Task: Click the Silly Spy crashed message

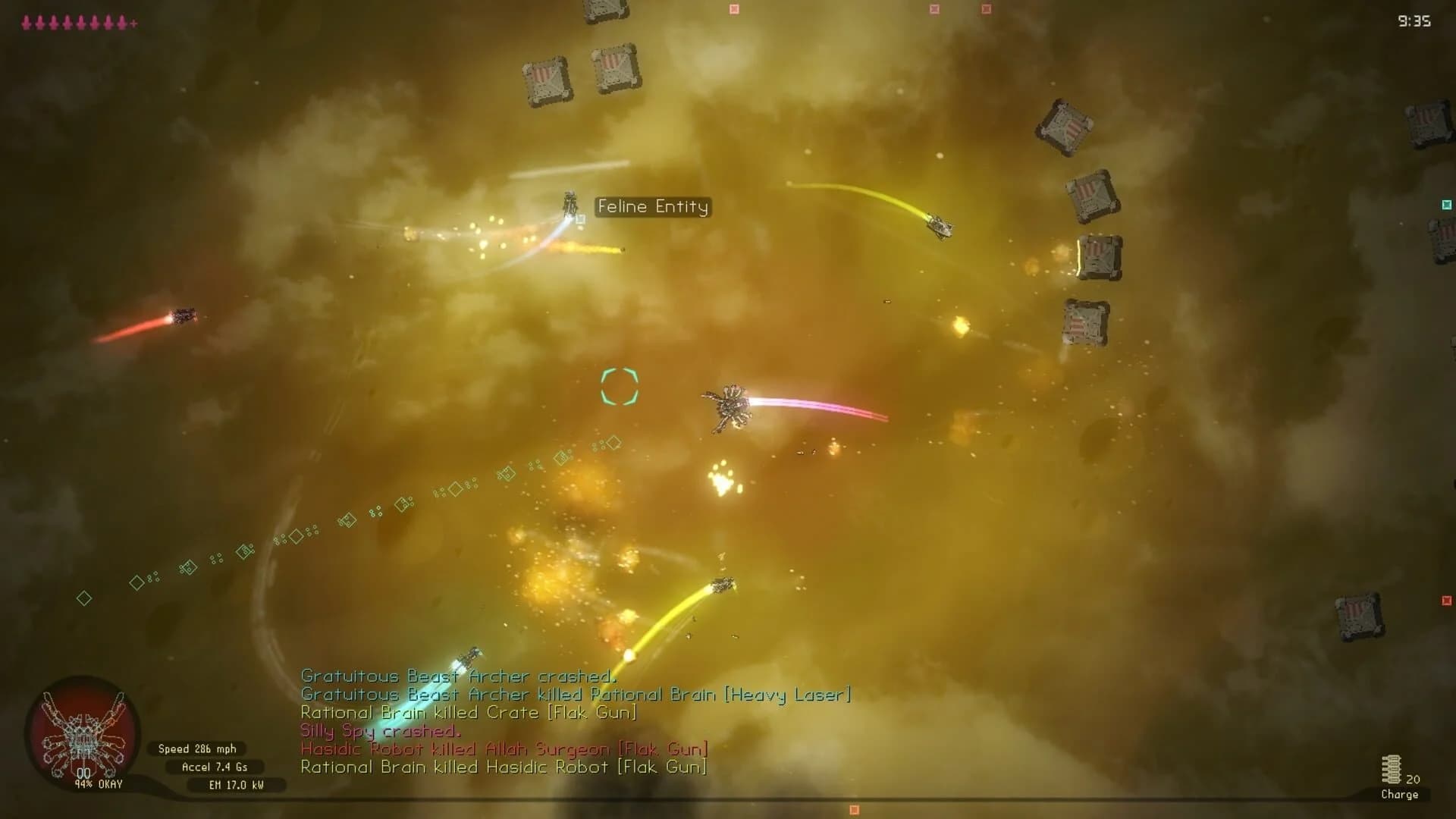Action: tap(381, 730)
